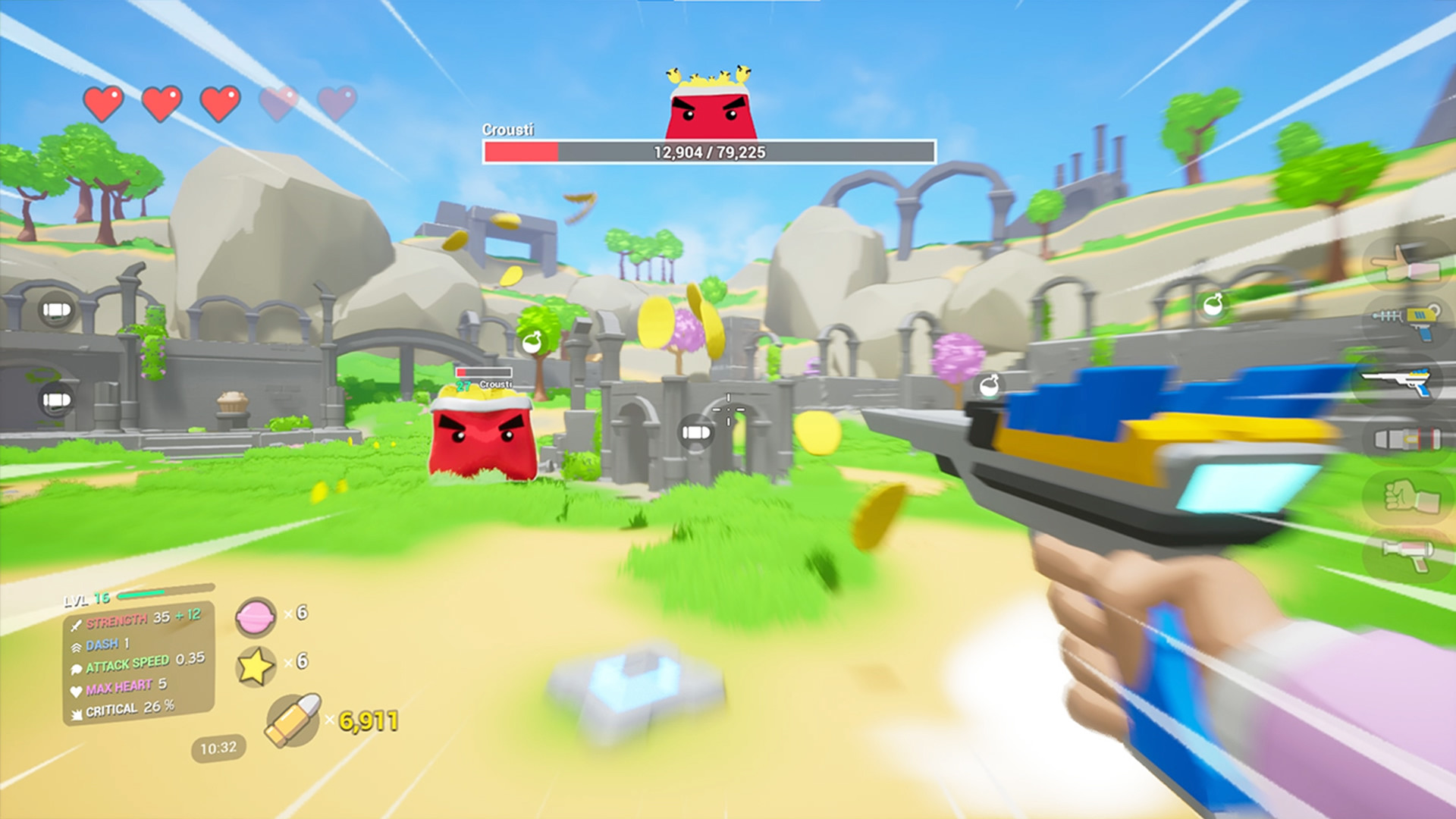
Task: Click the floating potion icon above the arch
Action: click(x=531, y=344)
